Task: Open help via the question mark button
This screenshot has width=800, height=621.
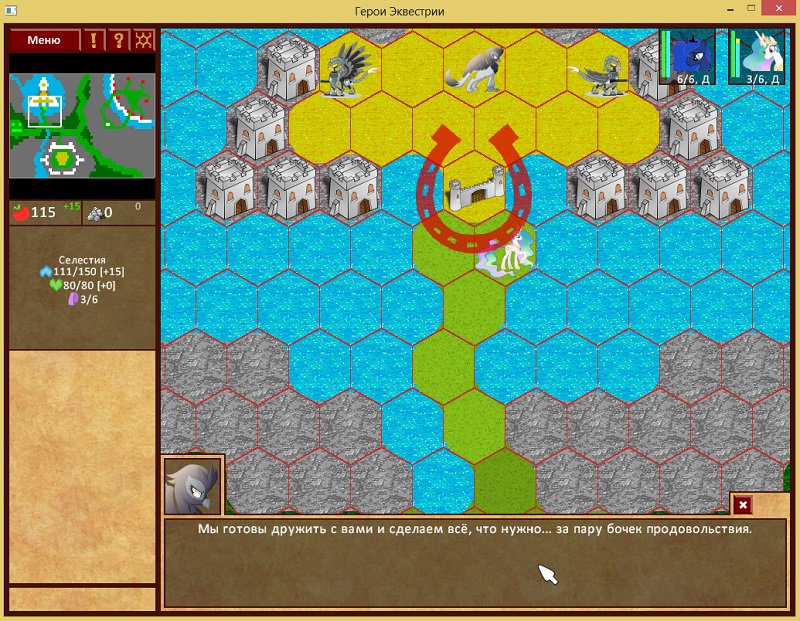Action: click(119, 40)
